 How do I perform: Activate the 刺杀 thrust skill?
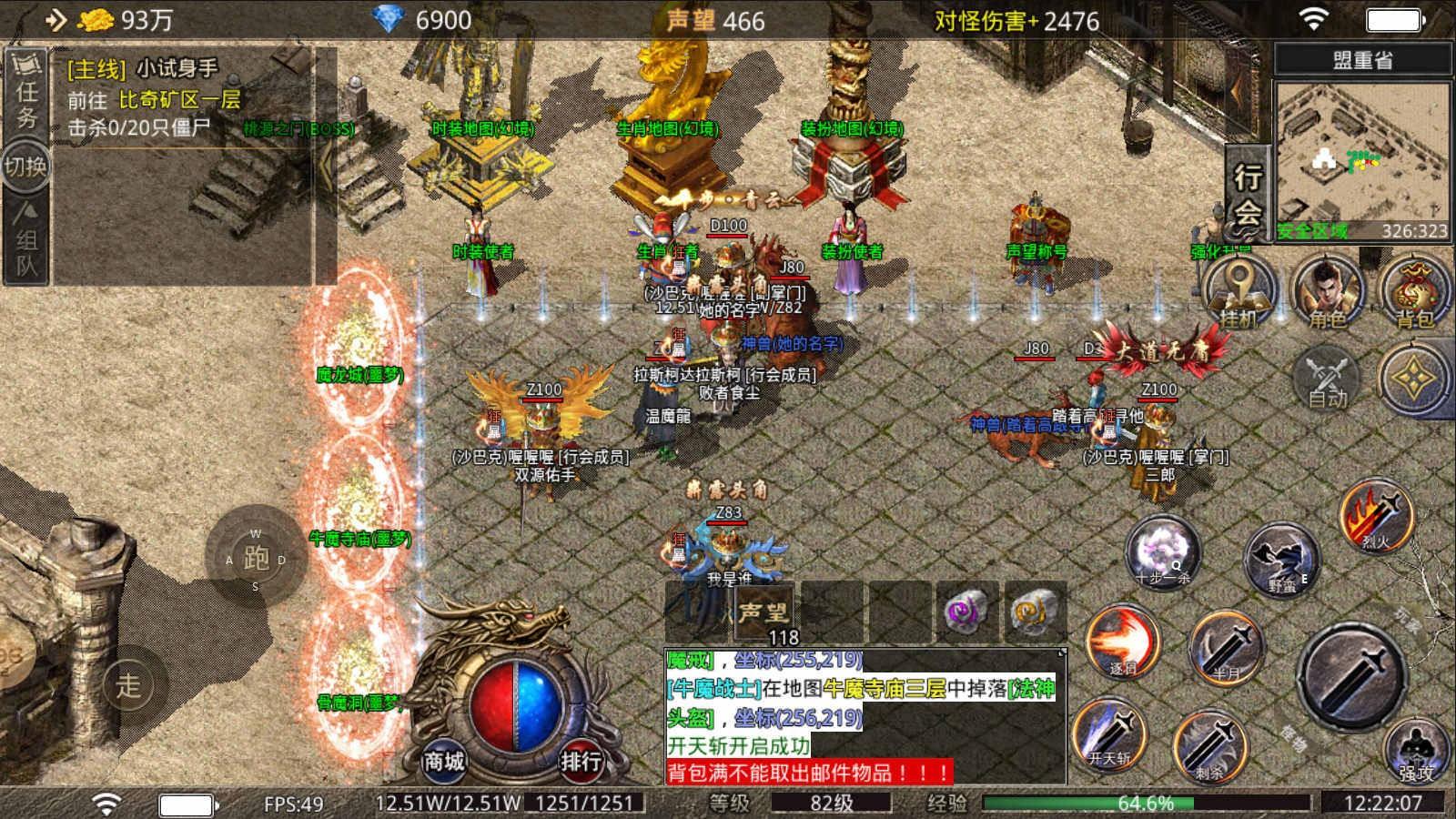1209,746
